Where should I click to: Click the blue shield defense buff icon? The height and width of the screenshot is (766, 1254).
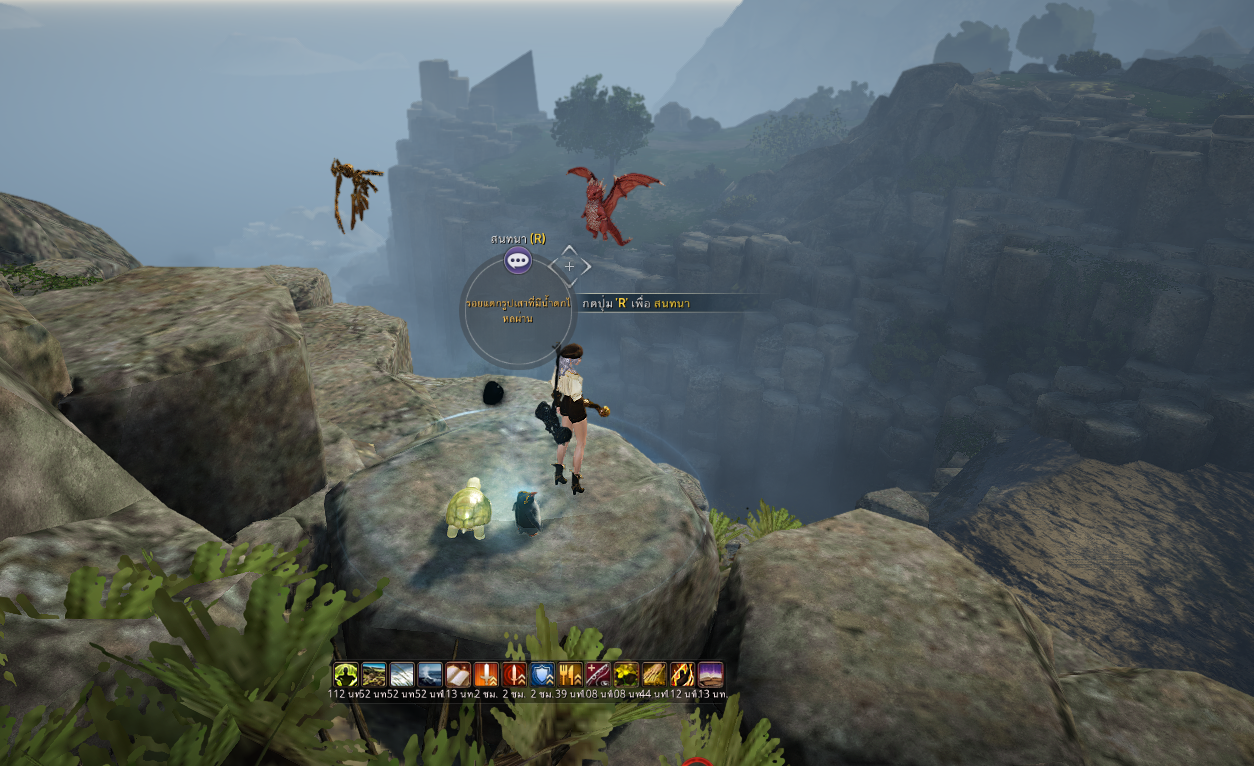(542, 674)
